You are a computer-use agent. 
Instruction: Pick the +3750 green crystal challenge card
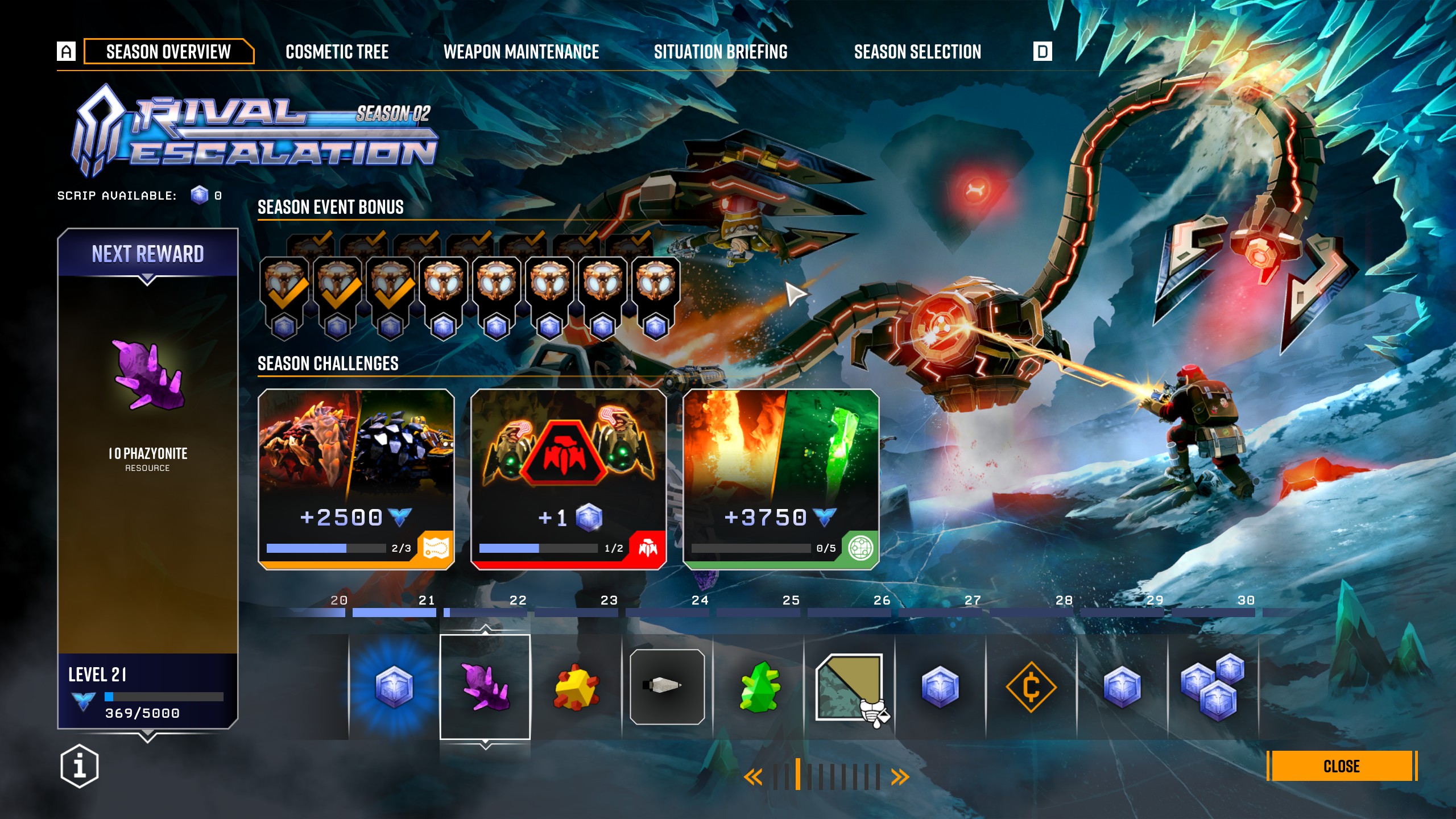[780, 479]
